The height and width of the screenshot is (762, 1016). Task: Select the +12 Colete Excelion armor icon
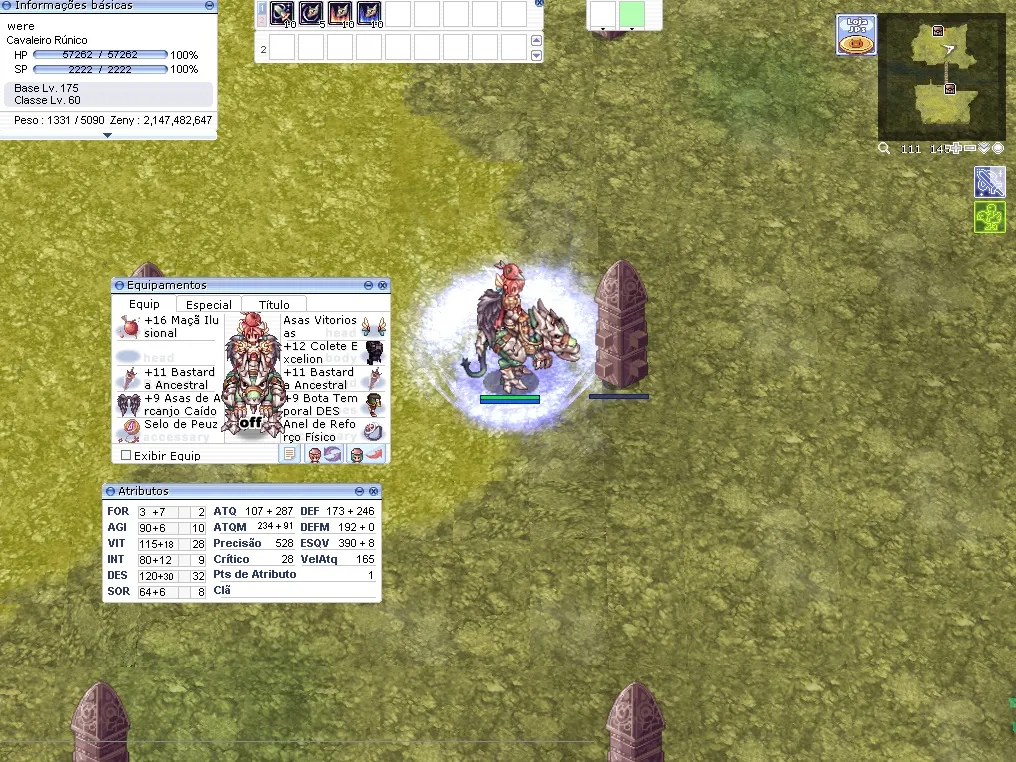[x=374, y=351]
